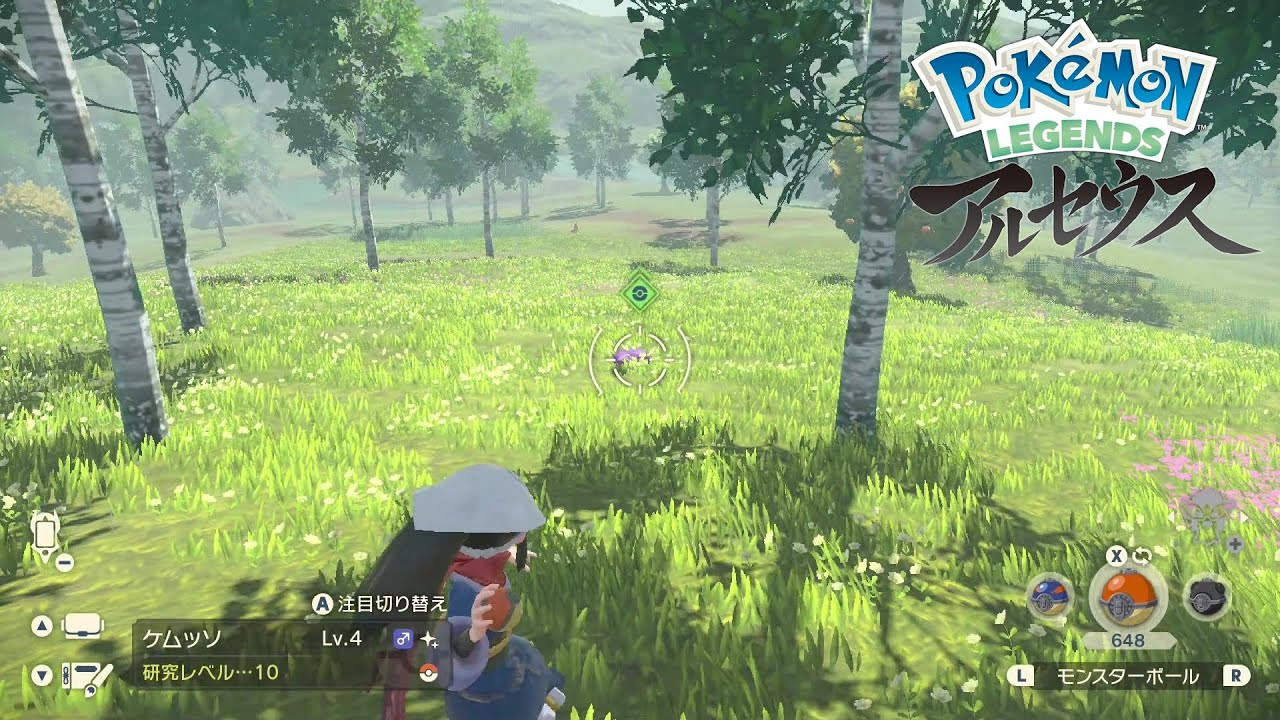Select the モンスターボール label tab

click(1127, 674)
